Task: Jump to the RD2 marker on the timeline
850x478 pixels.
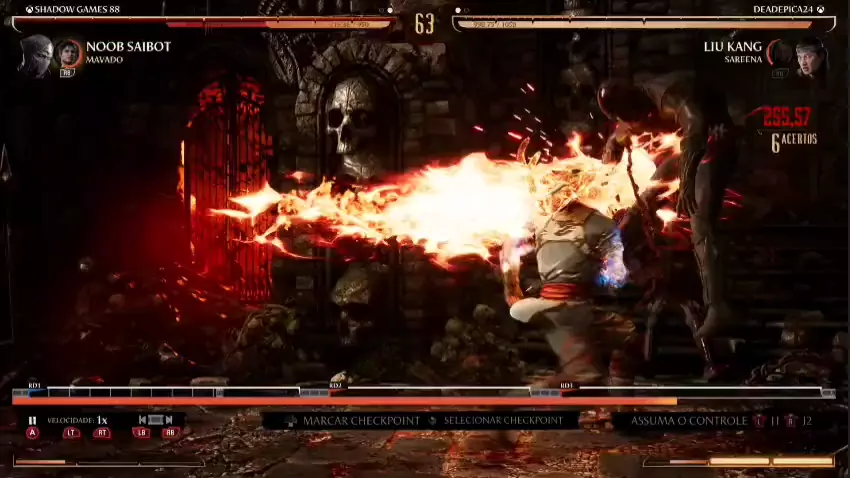Action: coord(336,386)
